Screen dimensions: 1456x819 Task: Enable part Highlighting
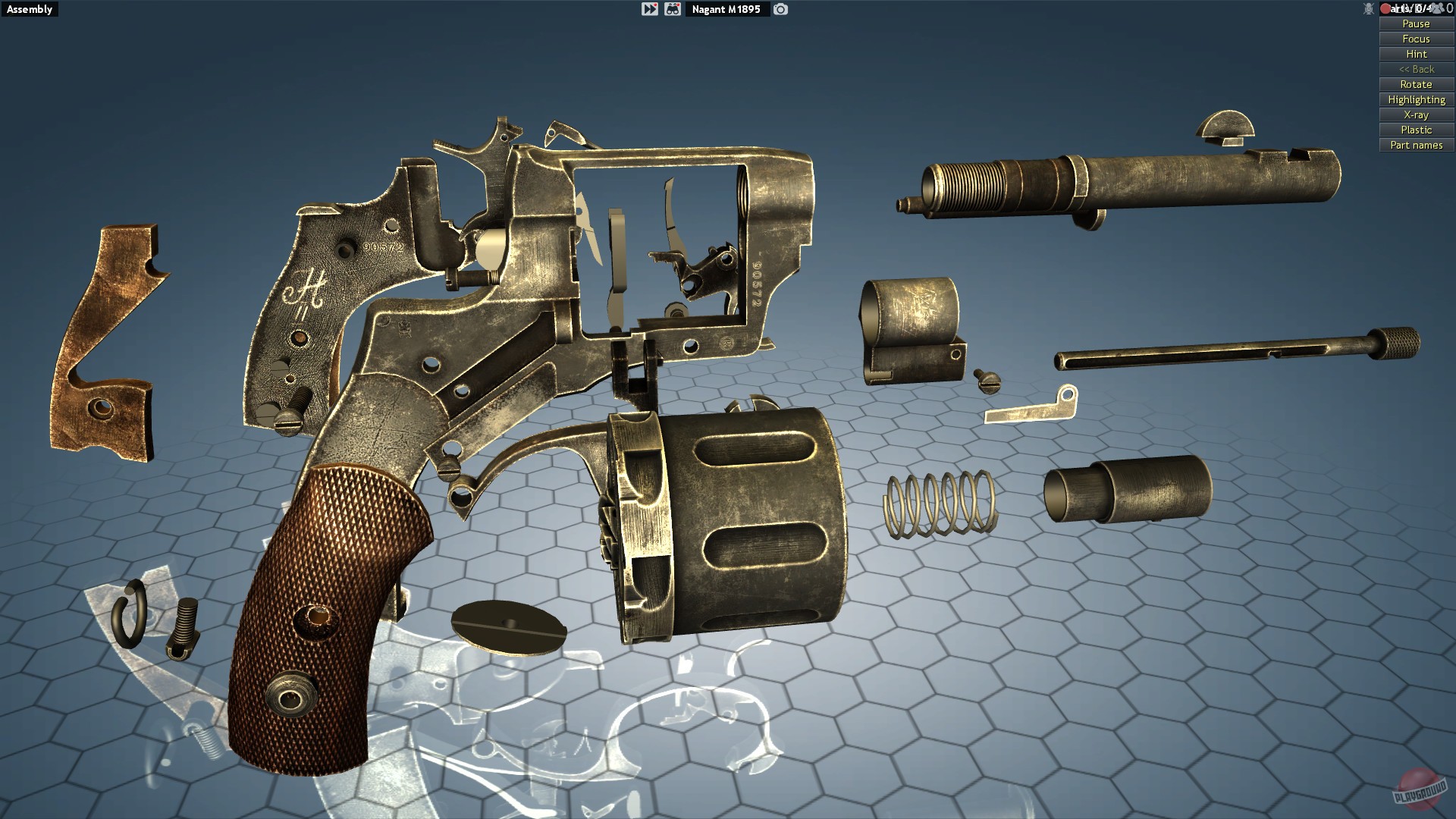[1415, 99]
